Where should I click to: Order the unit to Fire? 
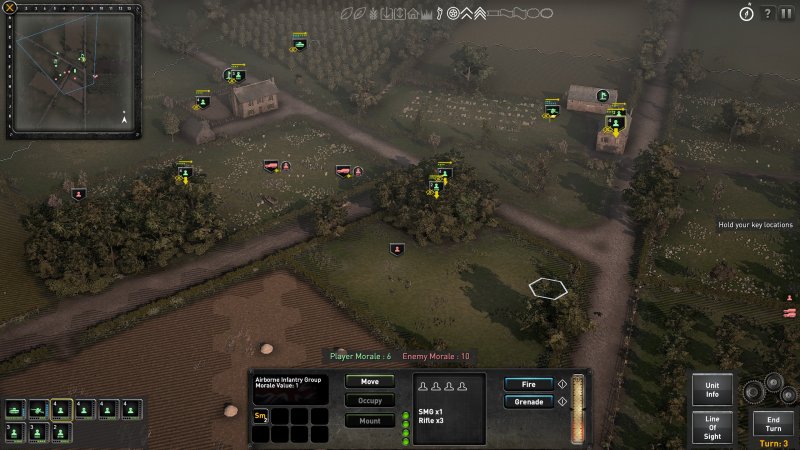[x=528, y=383]
